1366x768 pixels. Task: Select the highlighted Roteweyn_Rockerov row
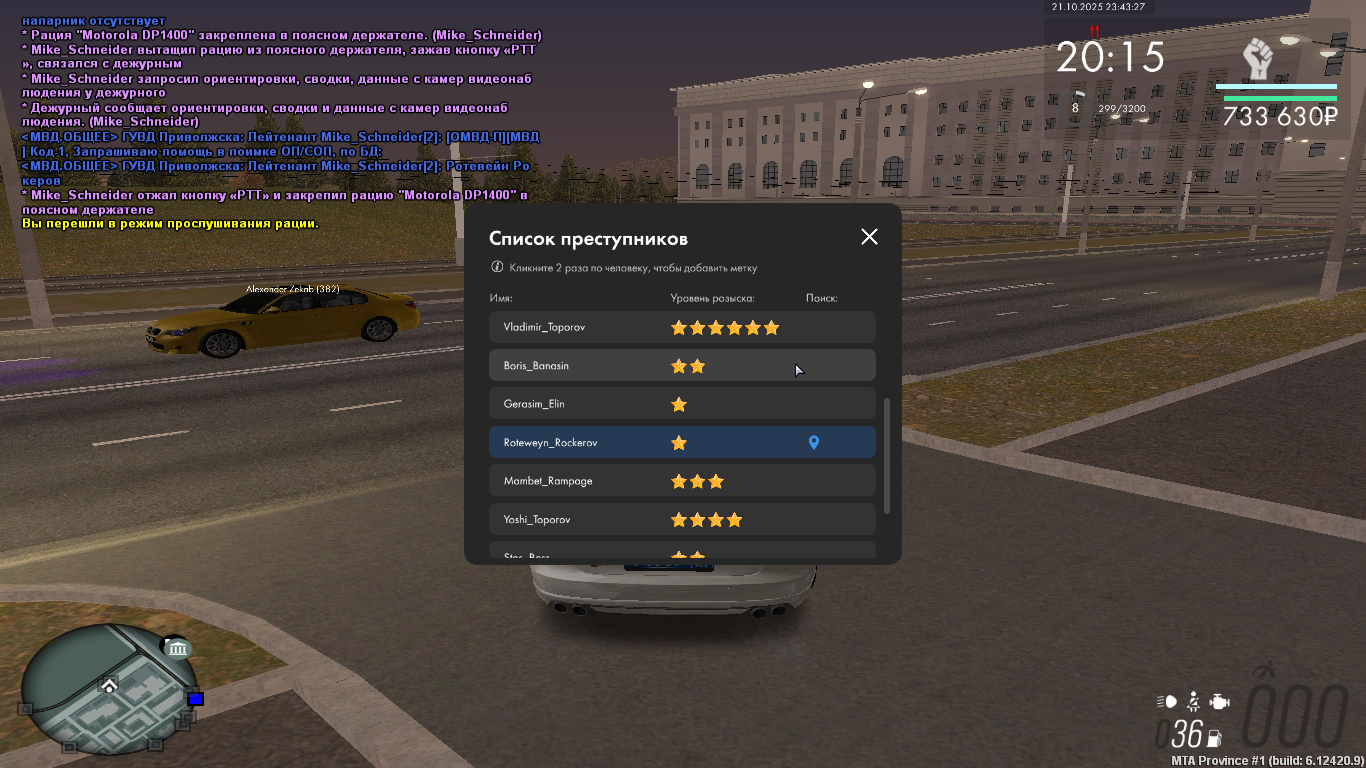[551, 443]
